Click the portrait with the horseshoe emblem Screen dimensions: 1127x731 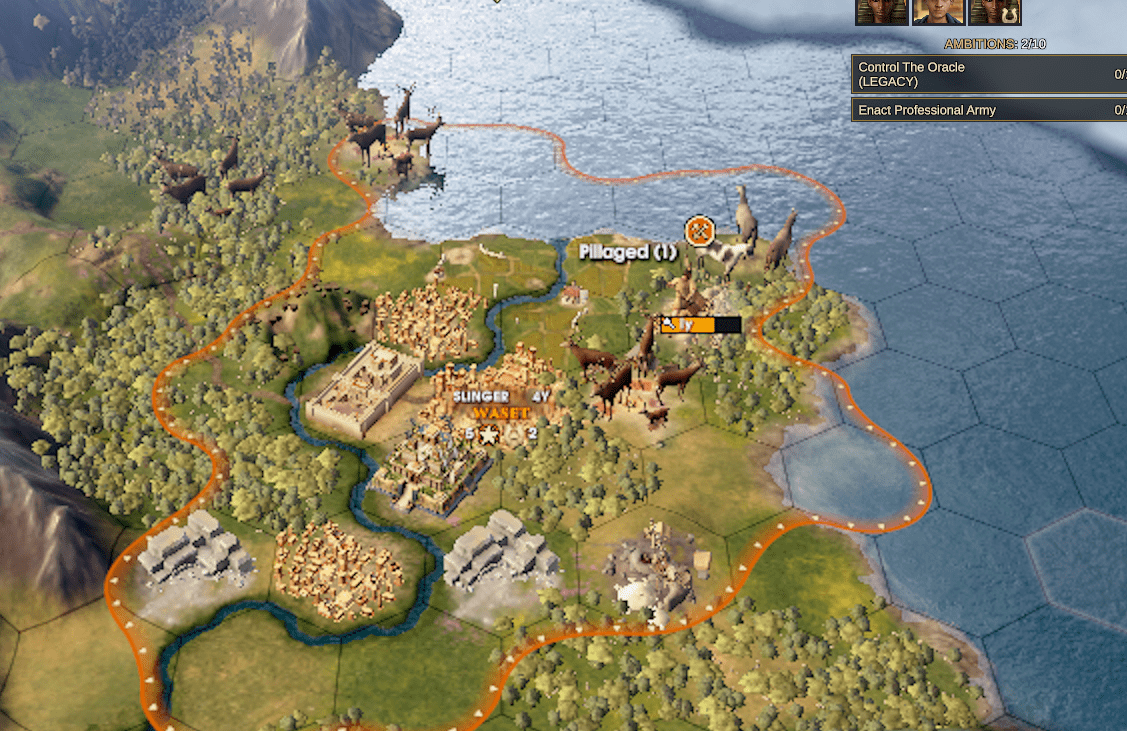994,11
